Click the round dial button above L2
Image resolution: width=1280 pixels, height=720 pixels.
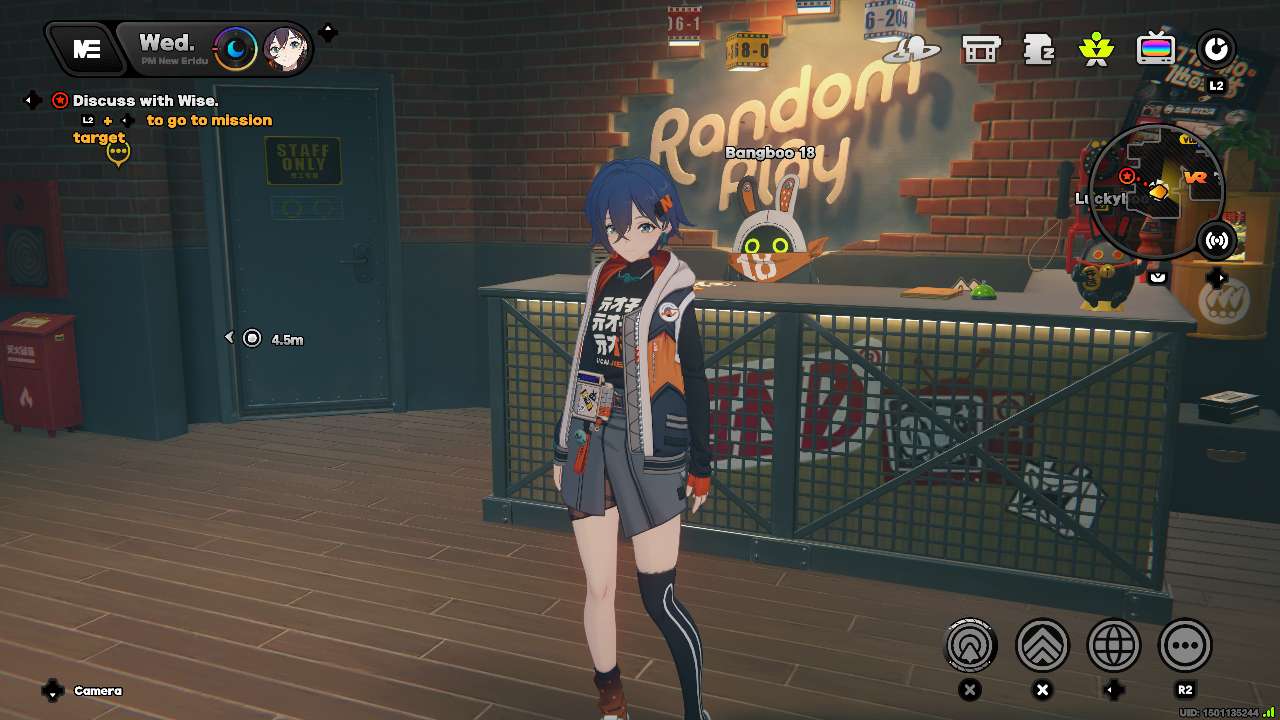(1216, 48)
